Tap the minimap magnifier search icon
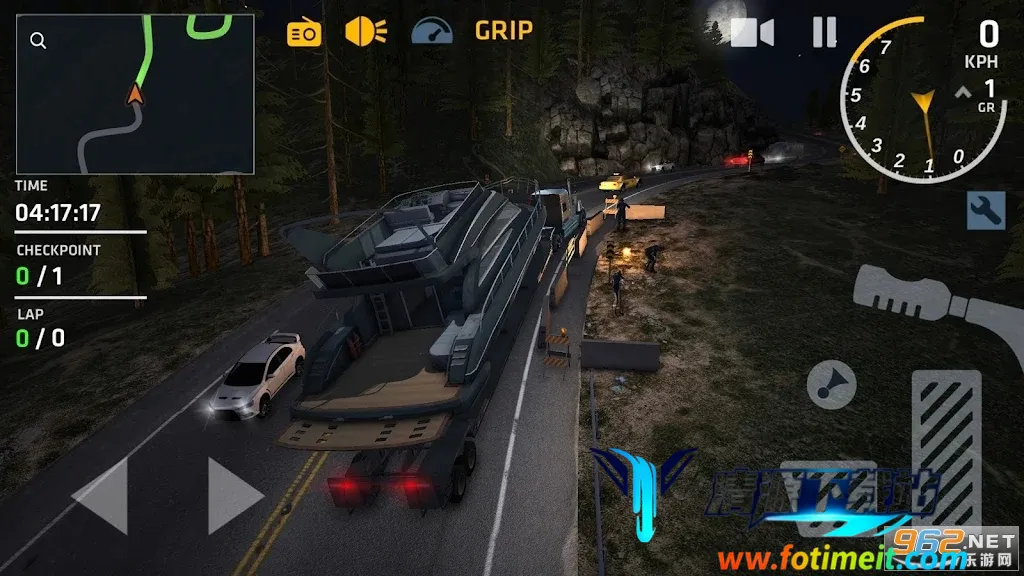 pyautogui.click(x=38, y=41)
